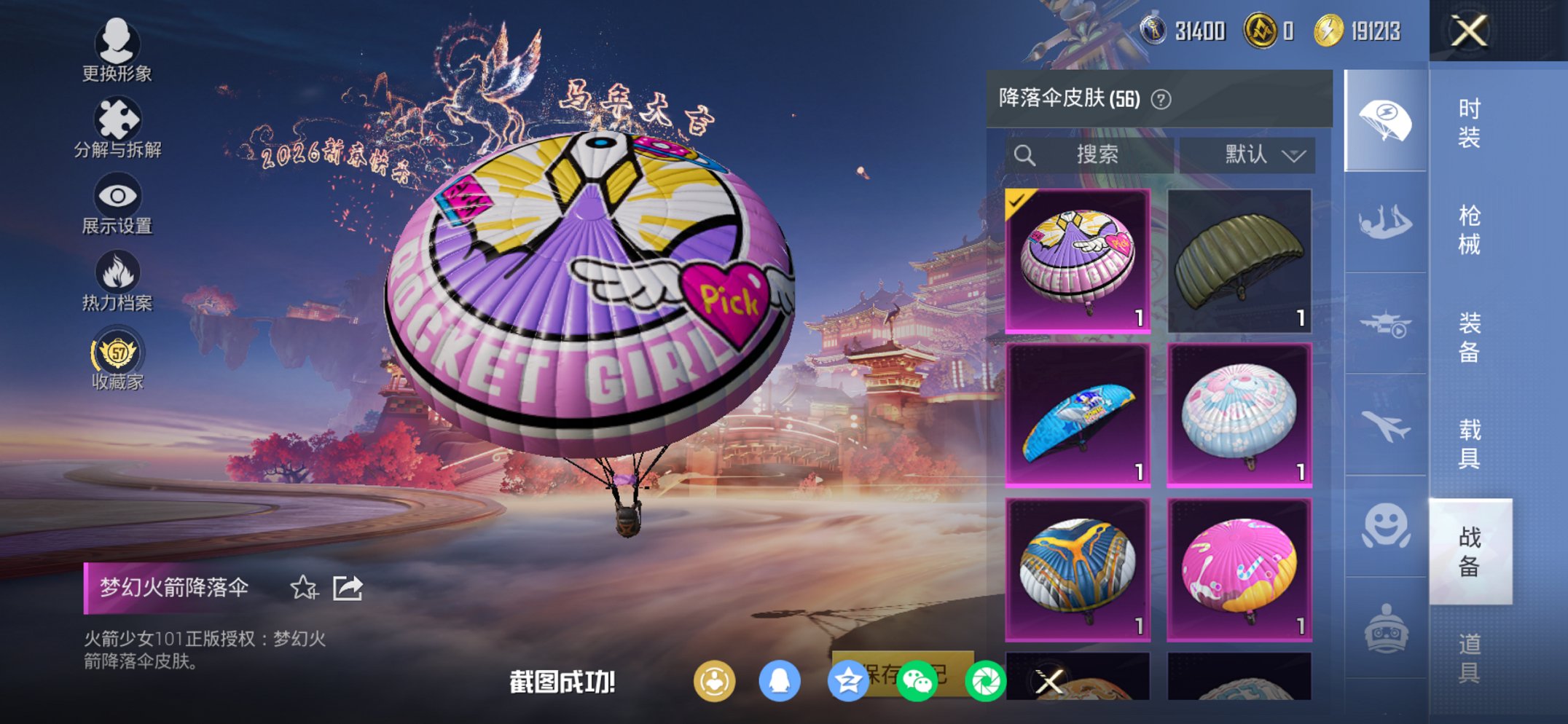
Task: Open 展示设置 display settings eye icon
Action: 117,195
